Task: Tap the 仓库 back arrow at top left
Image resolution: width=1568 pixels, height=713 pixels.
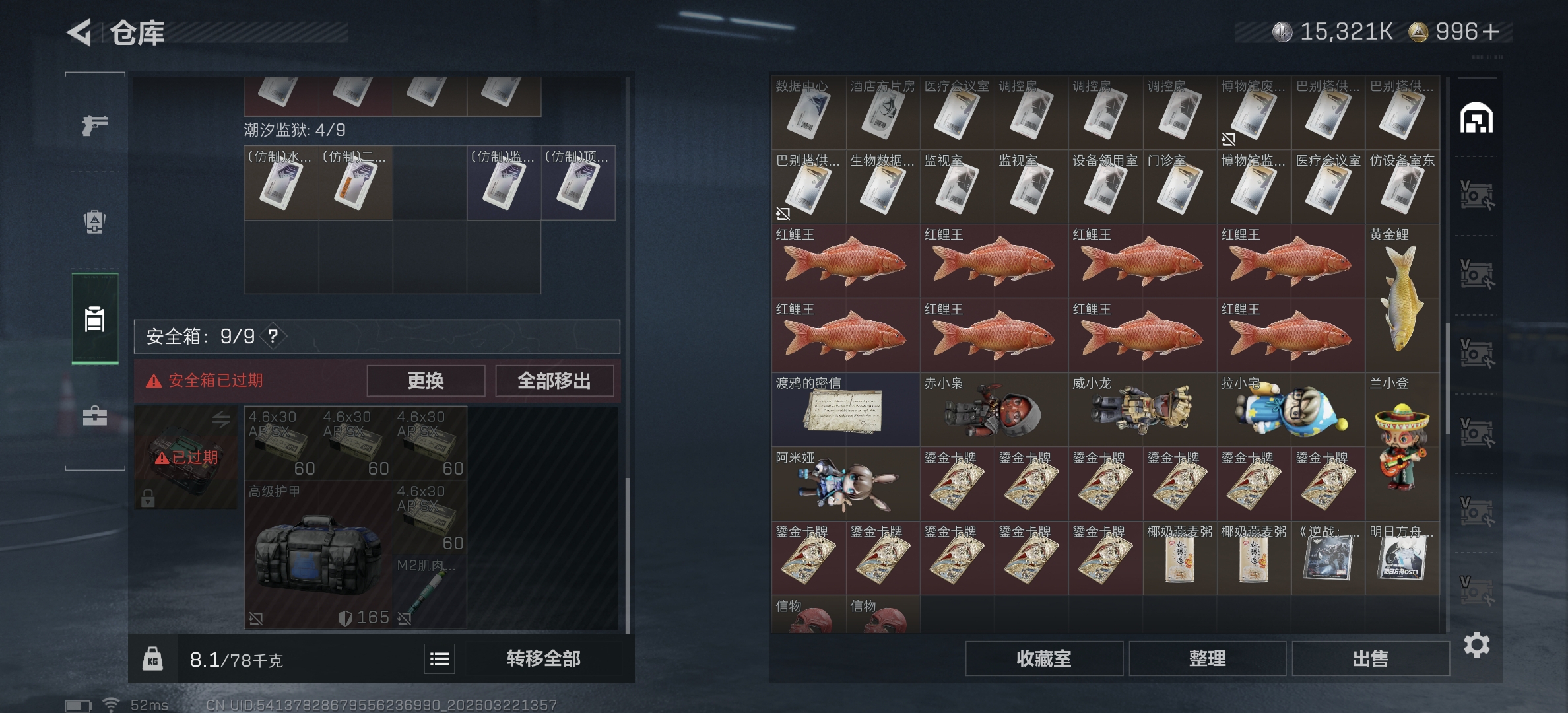Action: click(x=79, y=32)
